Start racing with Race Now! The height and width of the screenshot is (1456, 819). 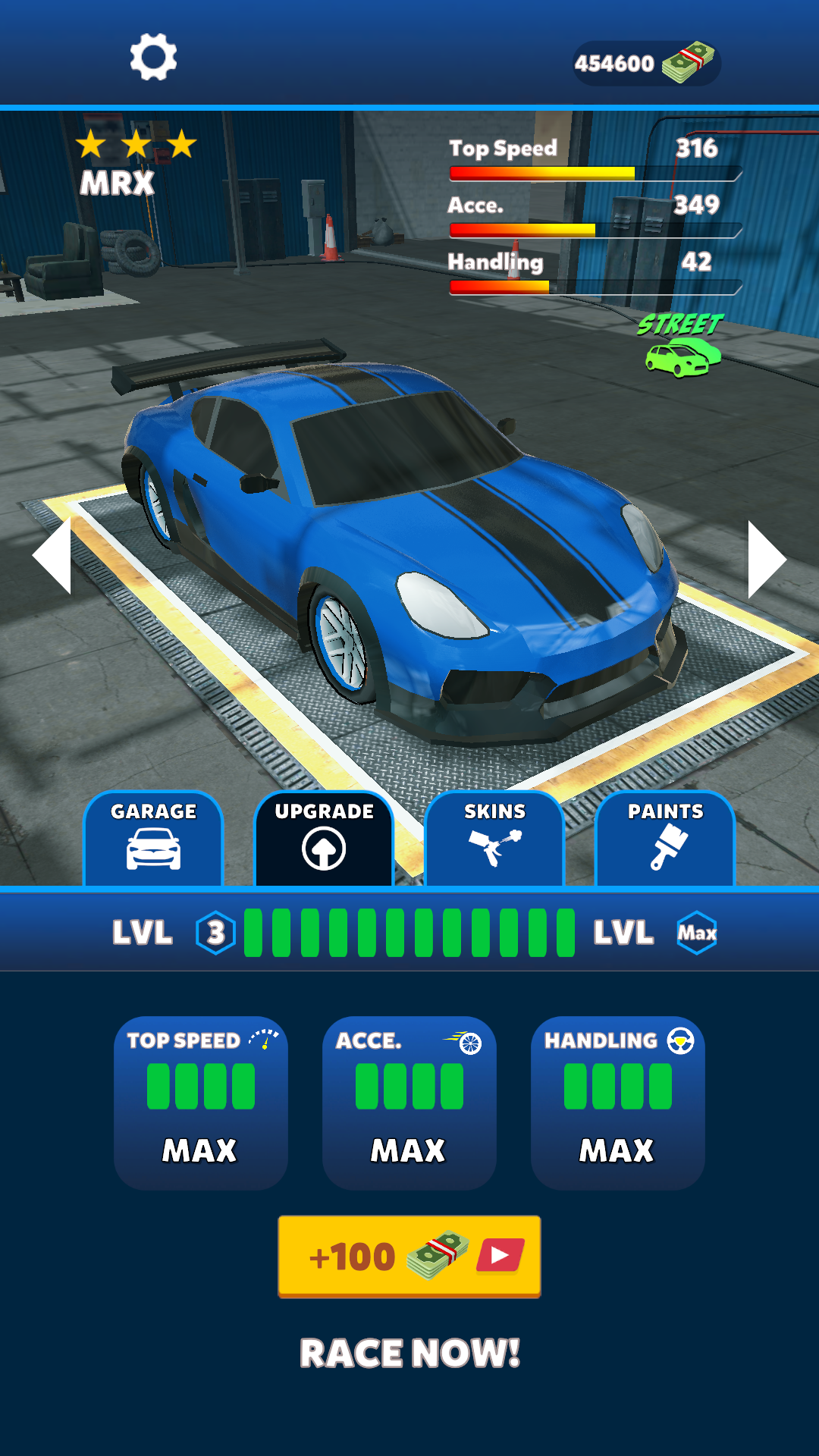409,1354
